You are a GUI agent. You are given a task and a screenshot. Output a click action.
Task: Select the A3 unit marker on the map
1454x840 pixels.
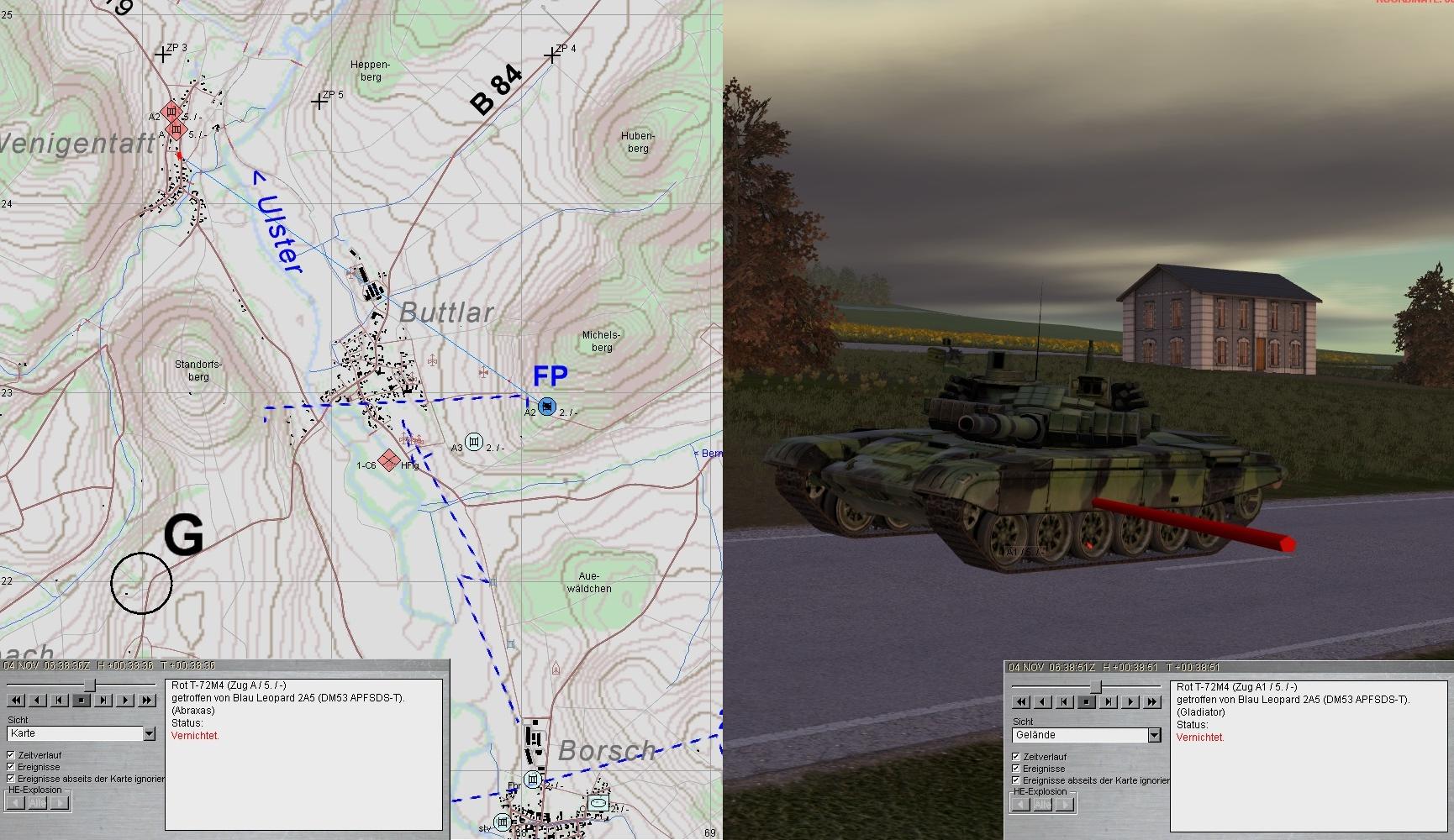click(474, 441)
